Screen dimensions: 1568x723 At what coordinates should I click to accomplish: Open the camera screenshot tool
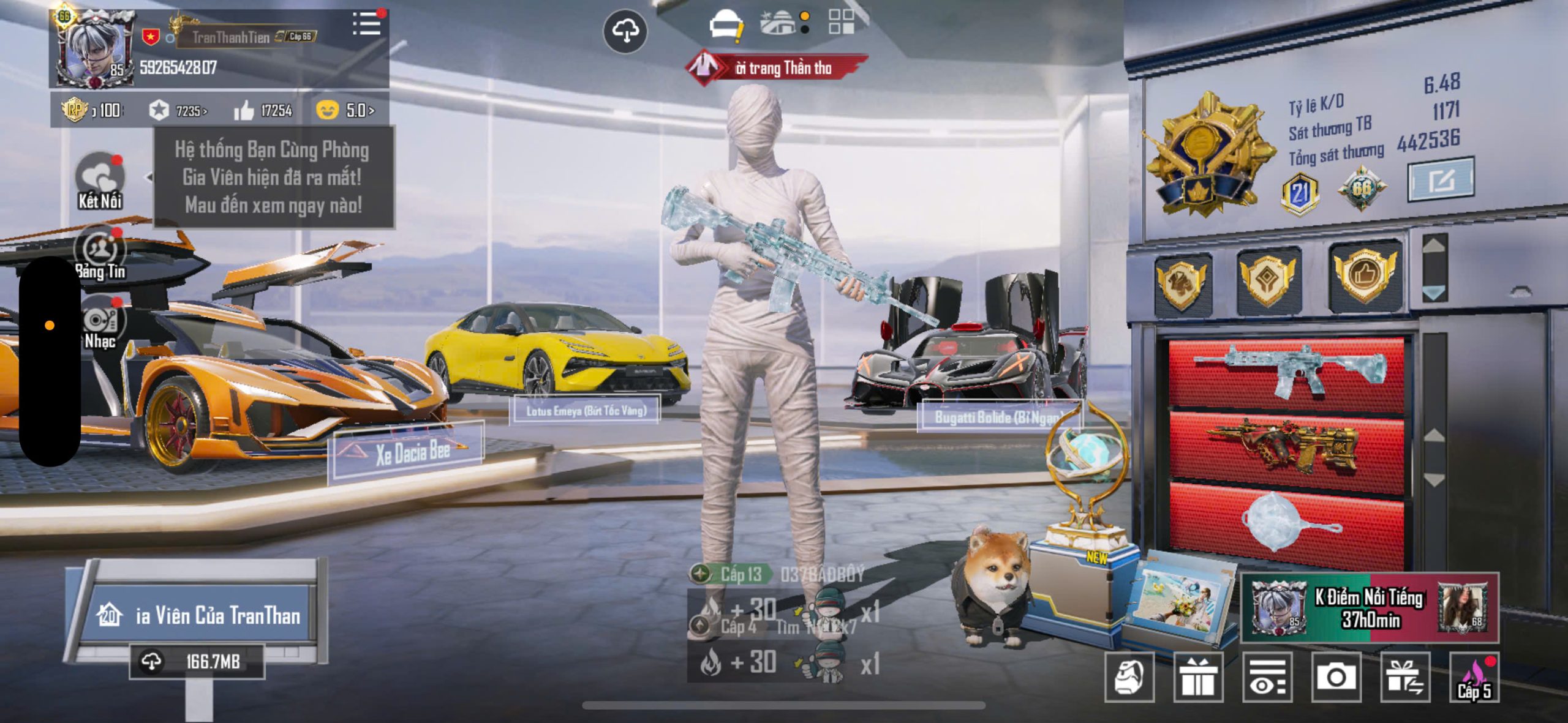pos(1336,677)
